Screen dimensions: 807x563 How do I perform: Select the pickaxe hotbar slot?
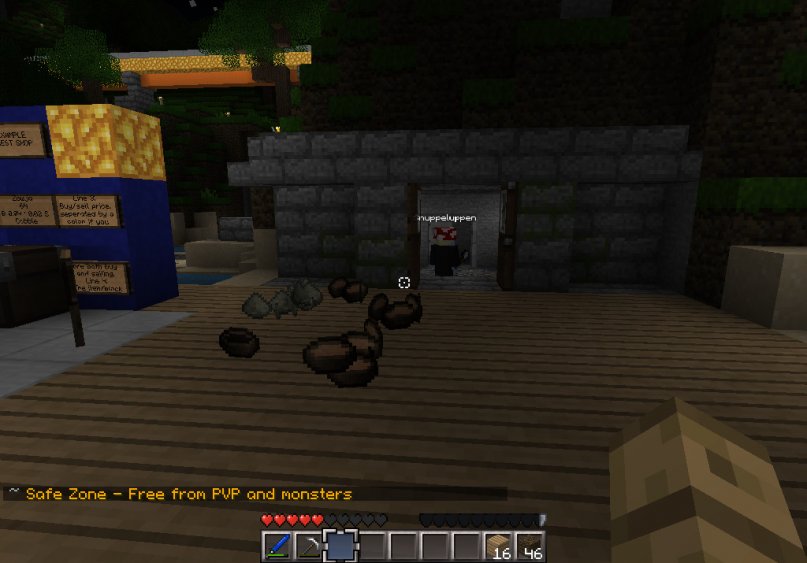[x=309, y=546]
